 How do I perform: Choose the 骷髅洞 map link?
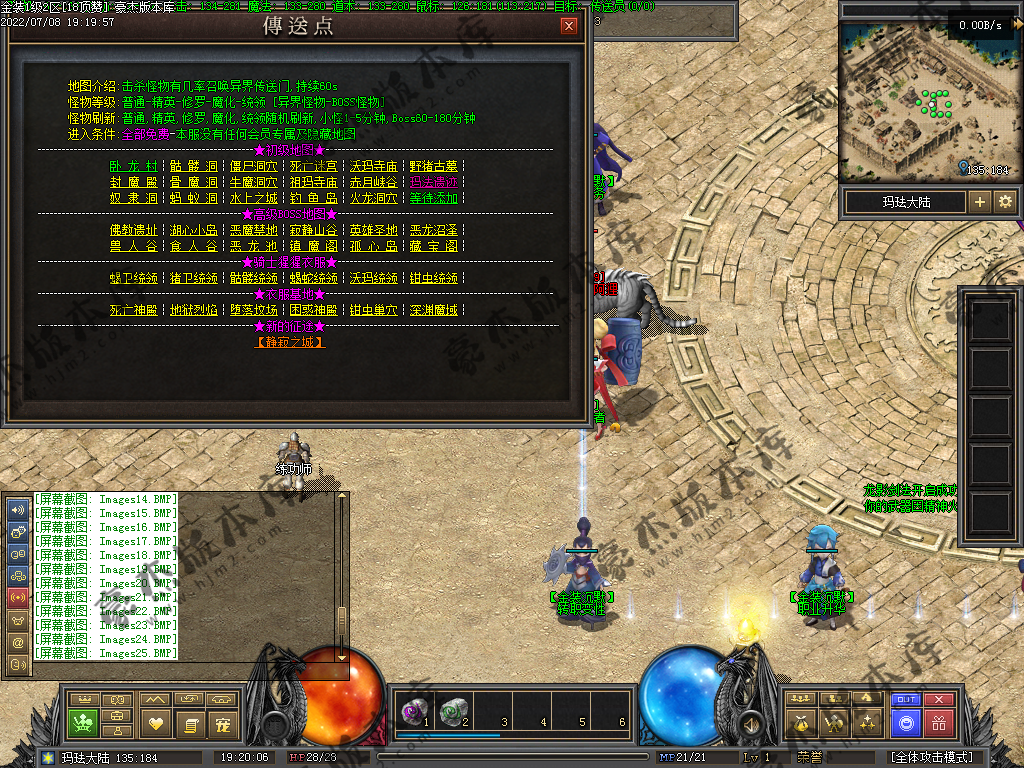[193, 166]
